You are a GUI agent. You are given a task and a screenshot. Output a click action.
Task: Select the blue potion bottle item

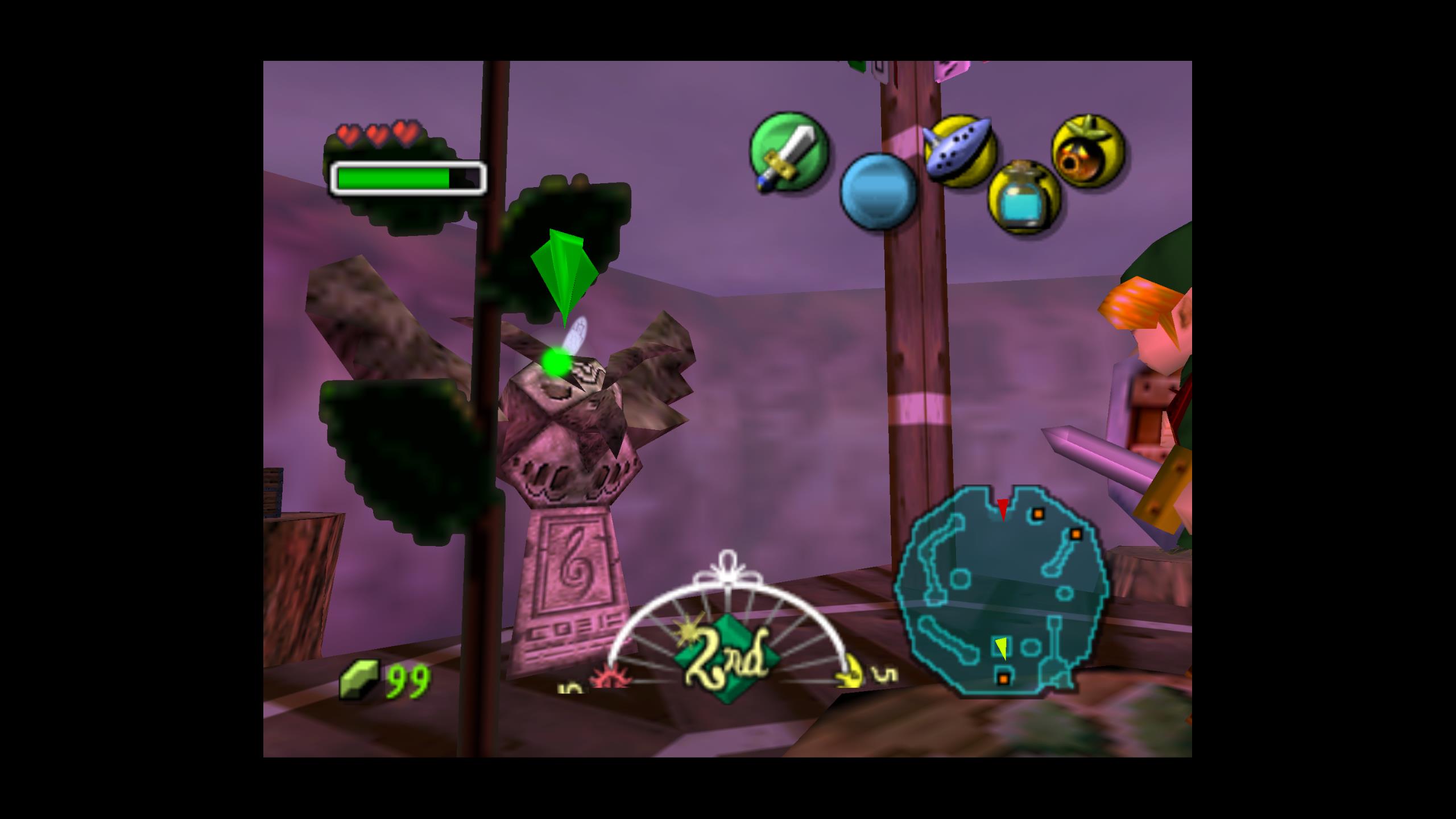[1024, 197]
